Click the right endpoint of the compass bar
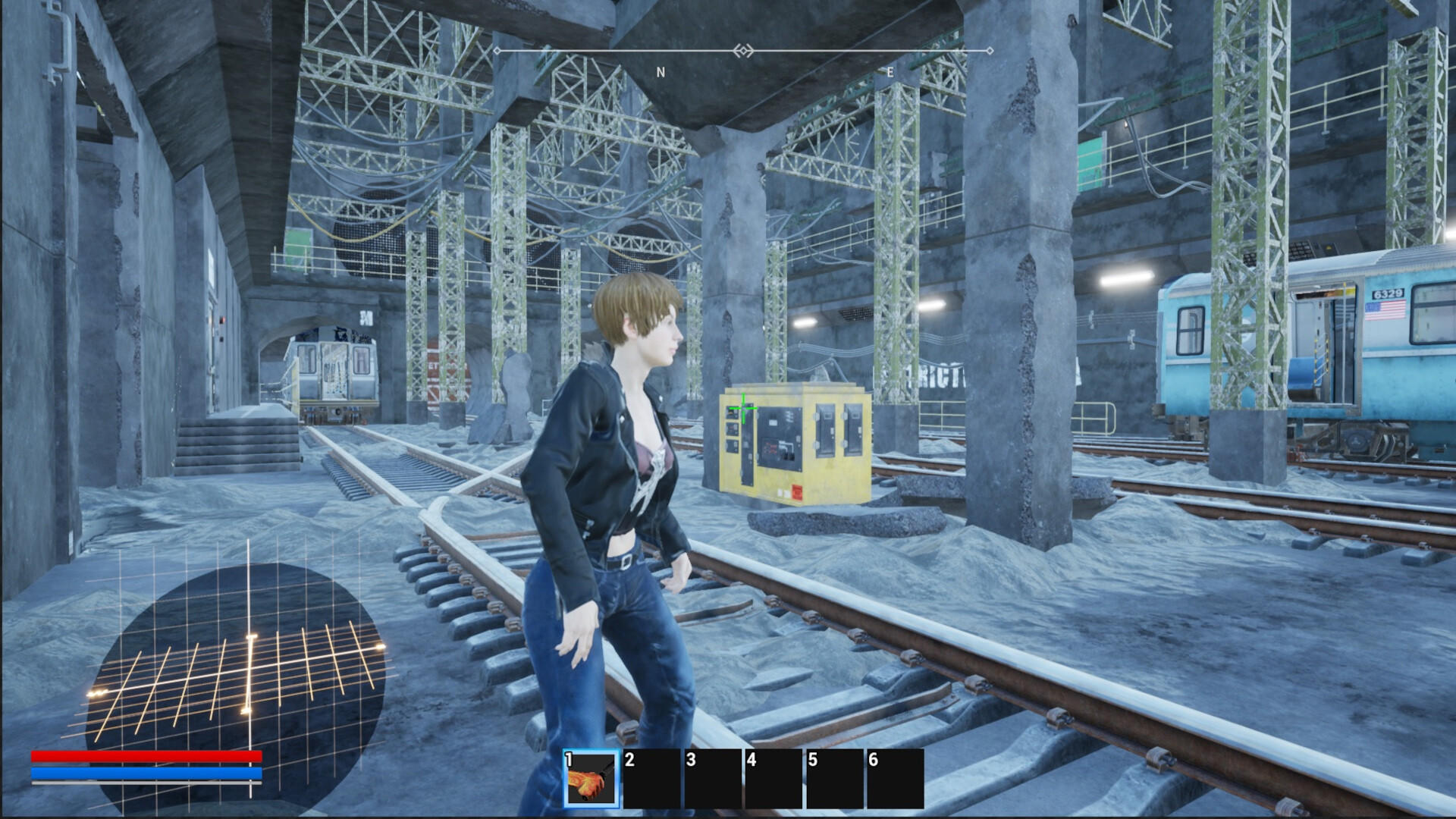 [x=990, y=50]
